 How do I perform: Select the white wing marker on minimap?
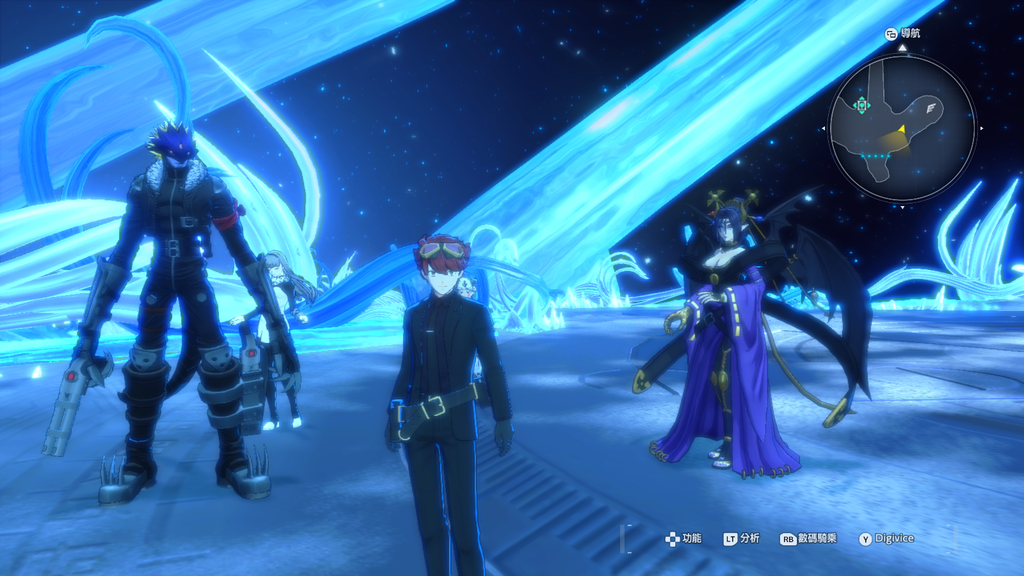(x=932, y=106)
